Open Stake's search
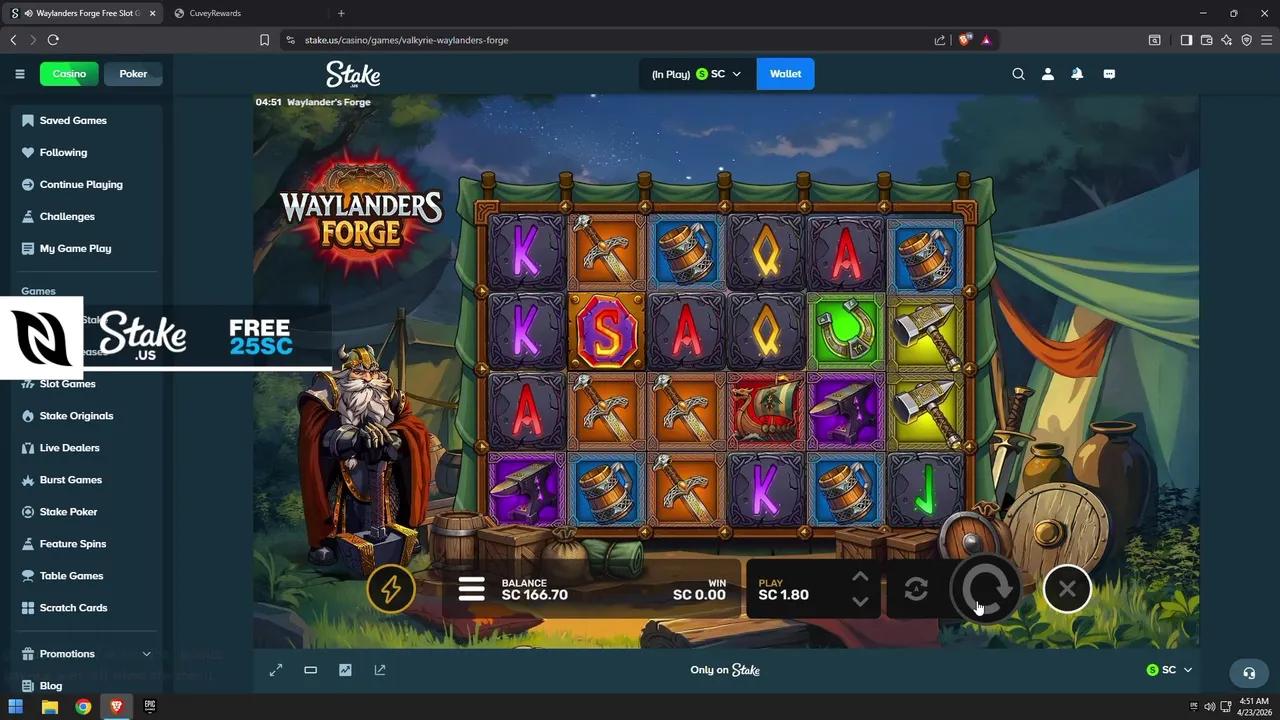Image resolution: width=1280 pixels, height=720 pixels. tap(1018, 73)
